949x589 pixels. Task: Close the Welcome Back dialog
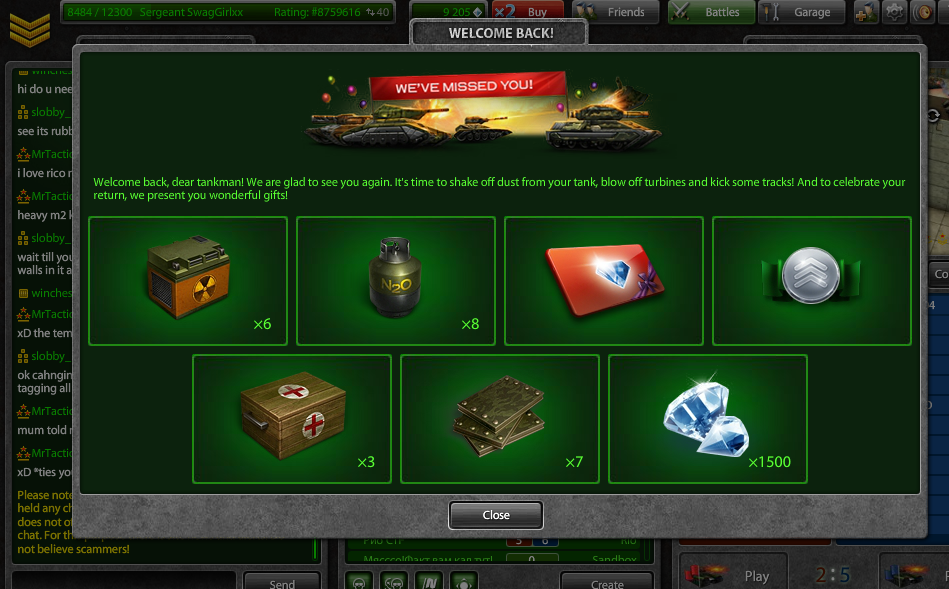coord(495,515)
